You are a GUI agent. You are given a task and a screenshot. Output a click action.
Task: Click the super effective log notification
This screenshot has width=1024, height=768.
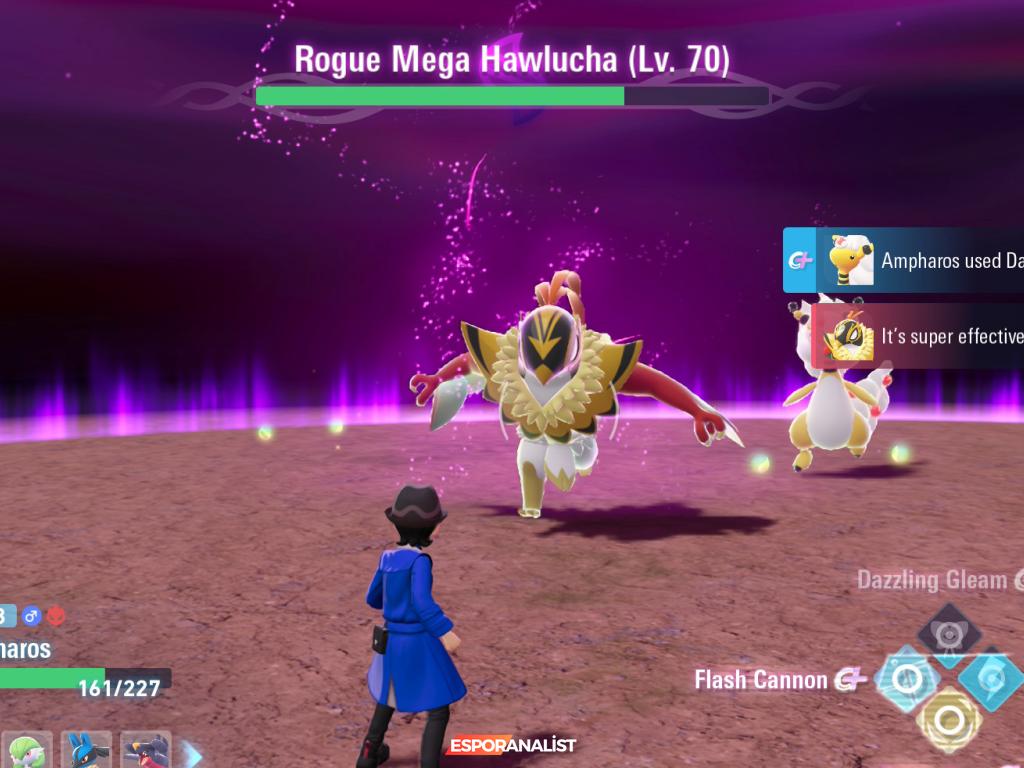pos(918,336)
